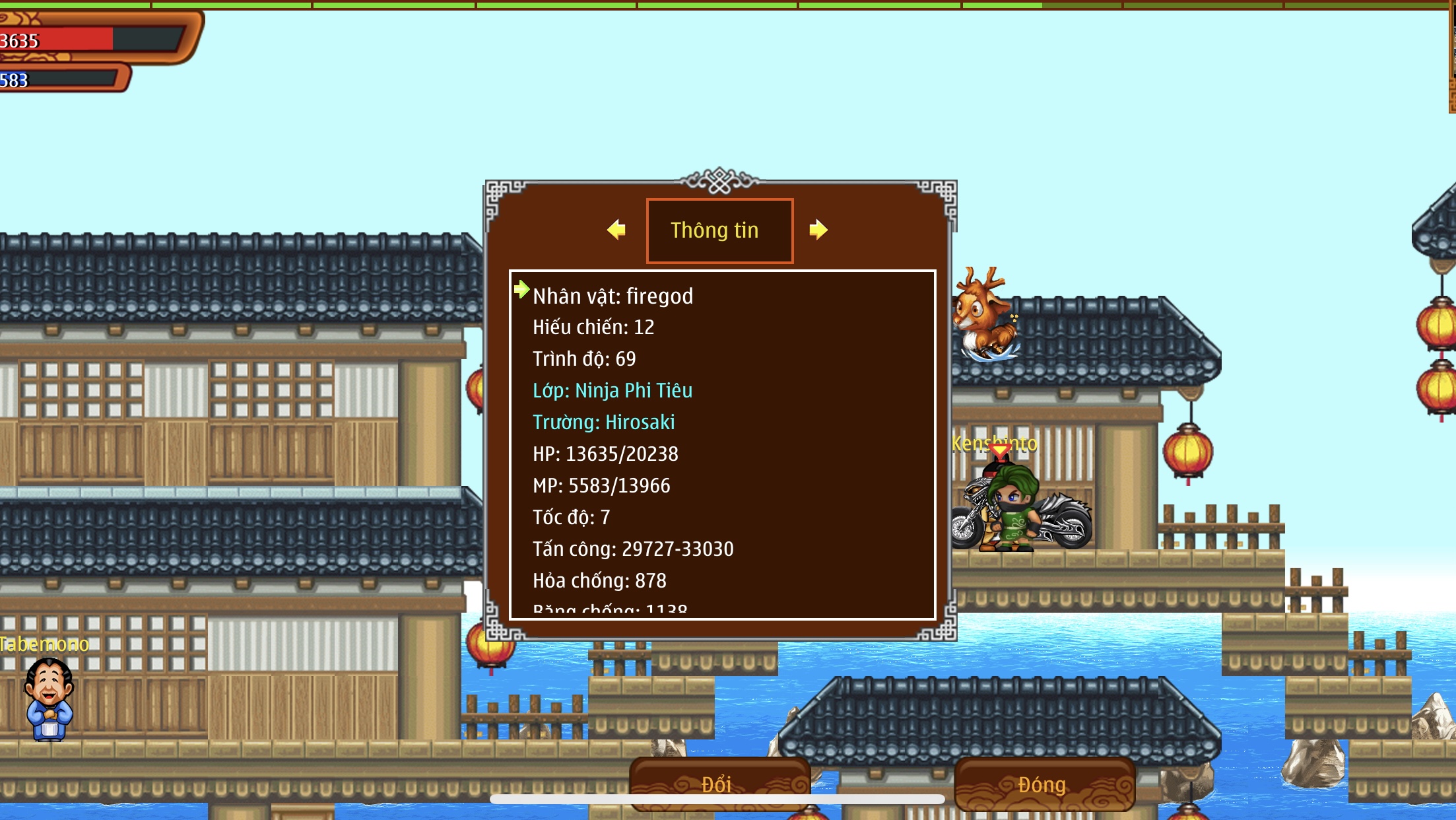Close the panel with the Đóng button
This screenshot has width=1456, height=820.
coord(1043,784)
